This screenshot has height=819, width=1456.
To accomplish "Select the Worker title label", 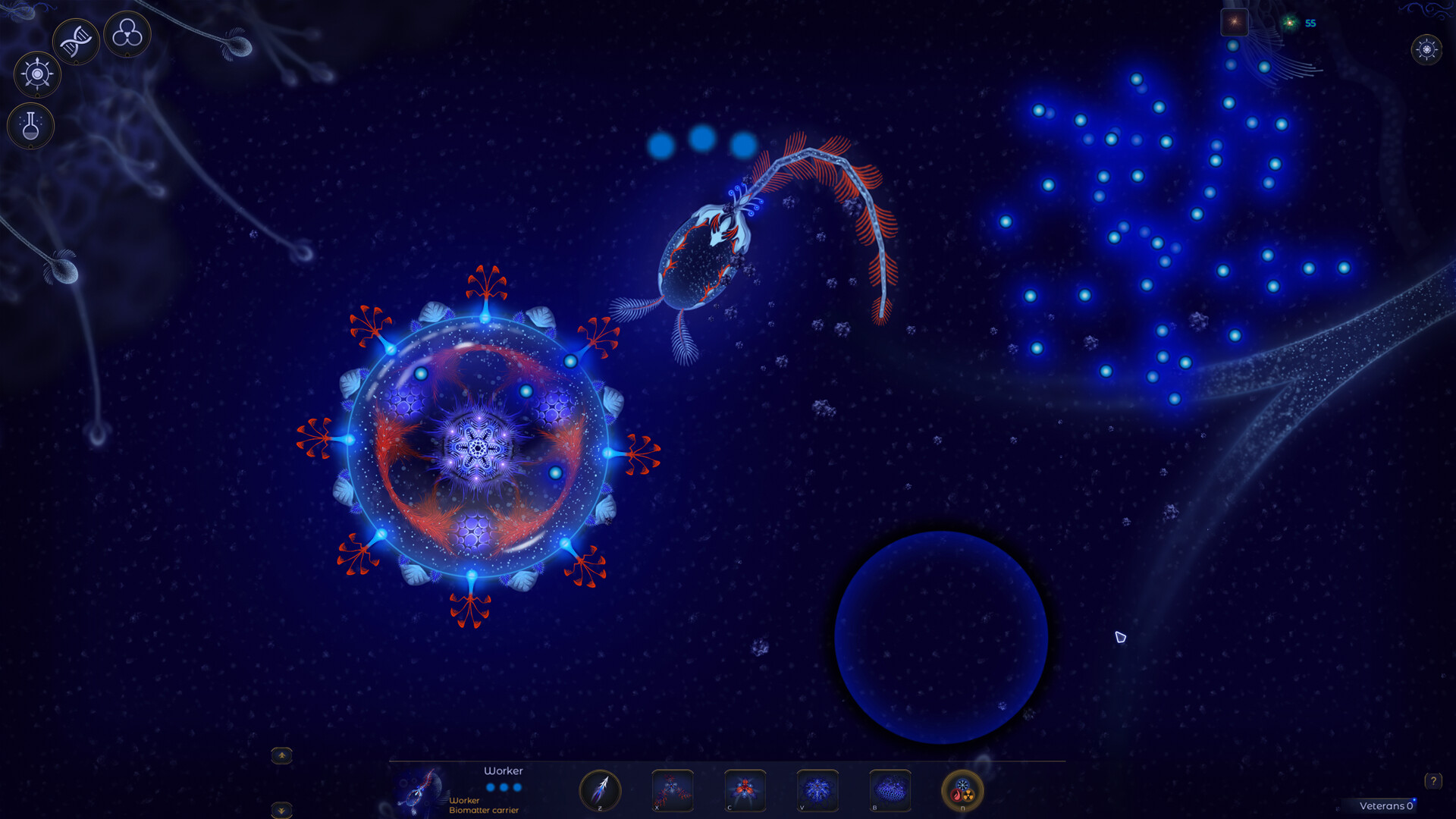I will [504, 770].
